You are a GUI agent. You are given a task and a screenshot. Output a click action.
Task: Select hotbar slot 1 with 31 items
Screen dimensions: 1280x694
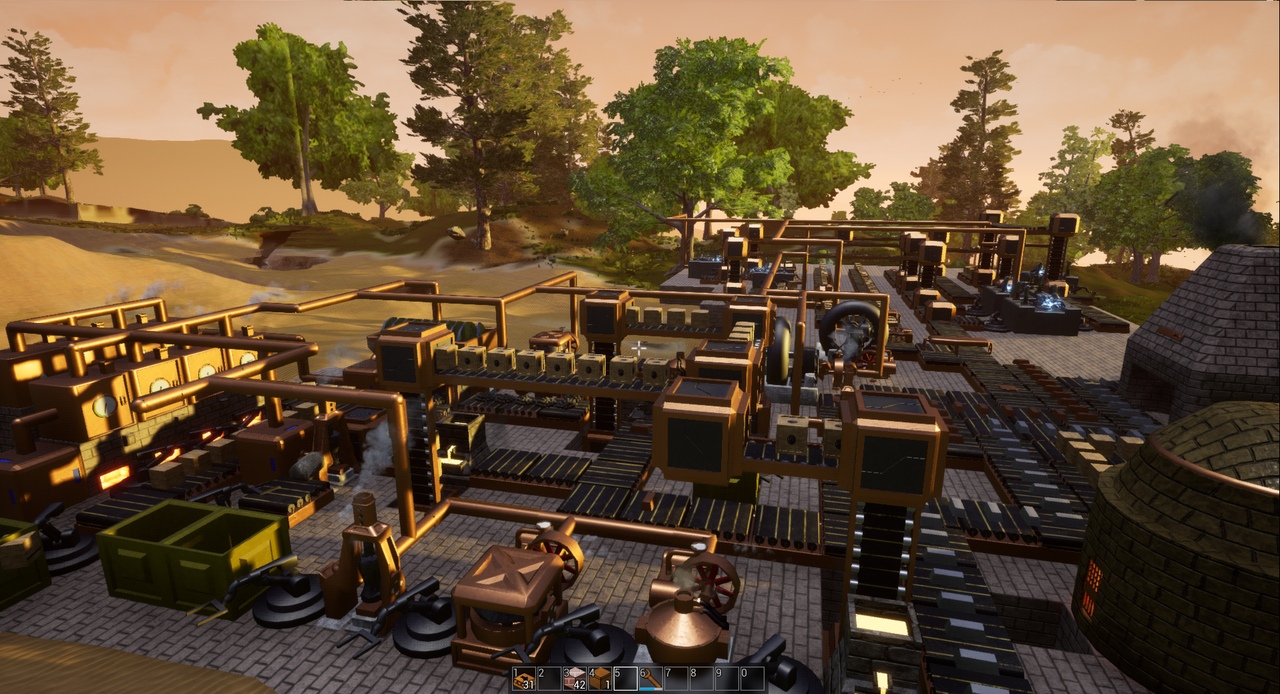point(524,679)
